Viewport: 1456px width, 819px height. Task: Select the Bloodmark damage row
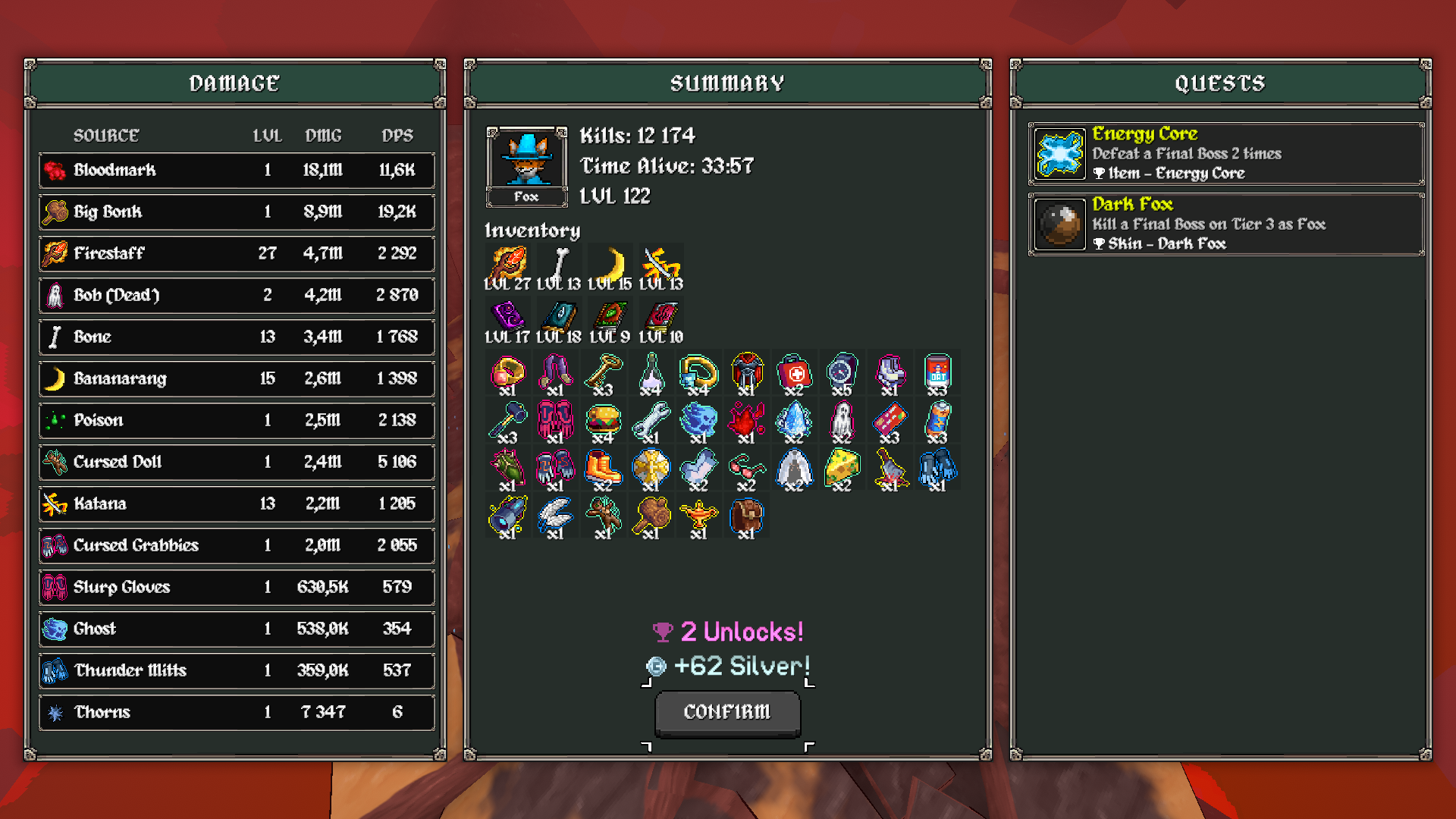(x=237, y=170)
